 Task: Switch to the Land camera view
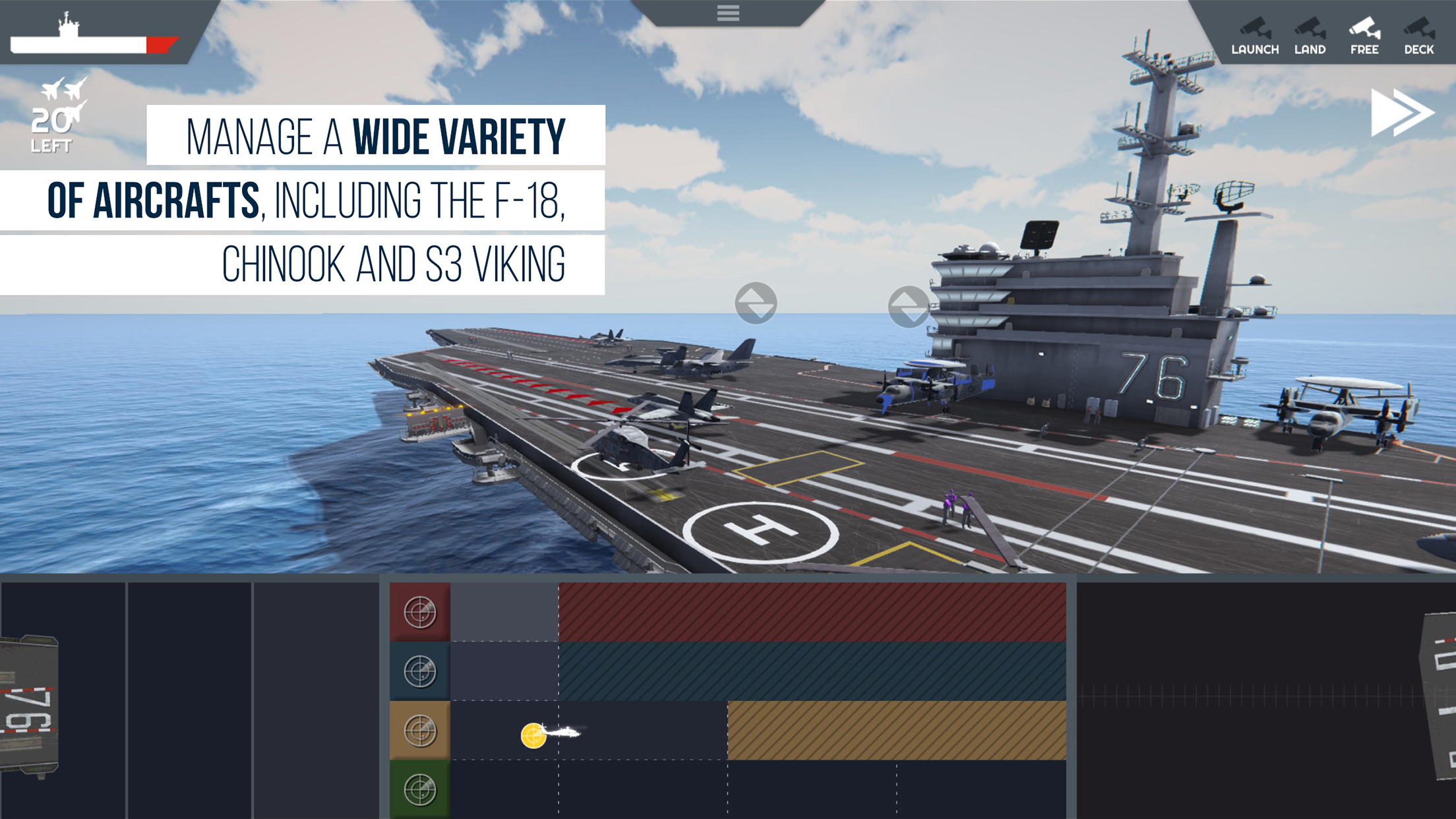(1310, 36)
